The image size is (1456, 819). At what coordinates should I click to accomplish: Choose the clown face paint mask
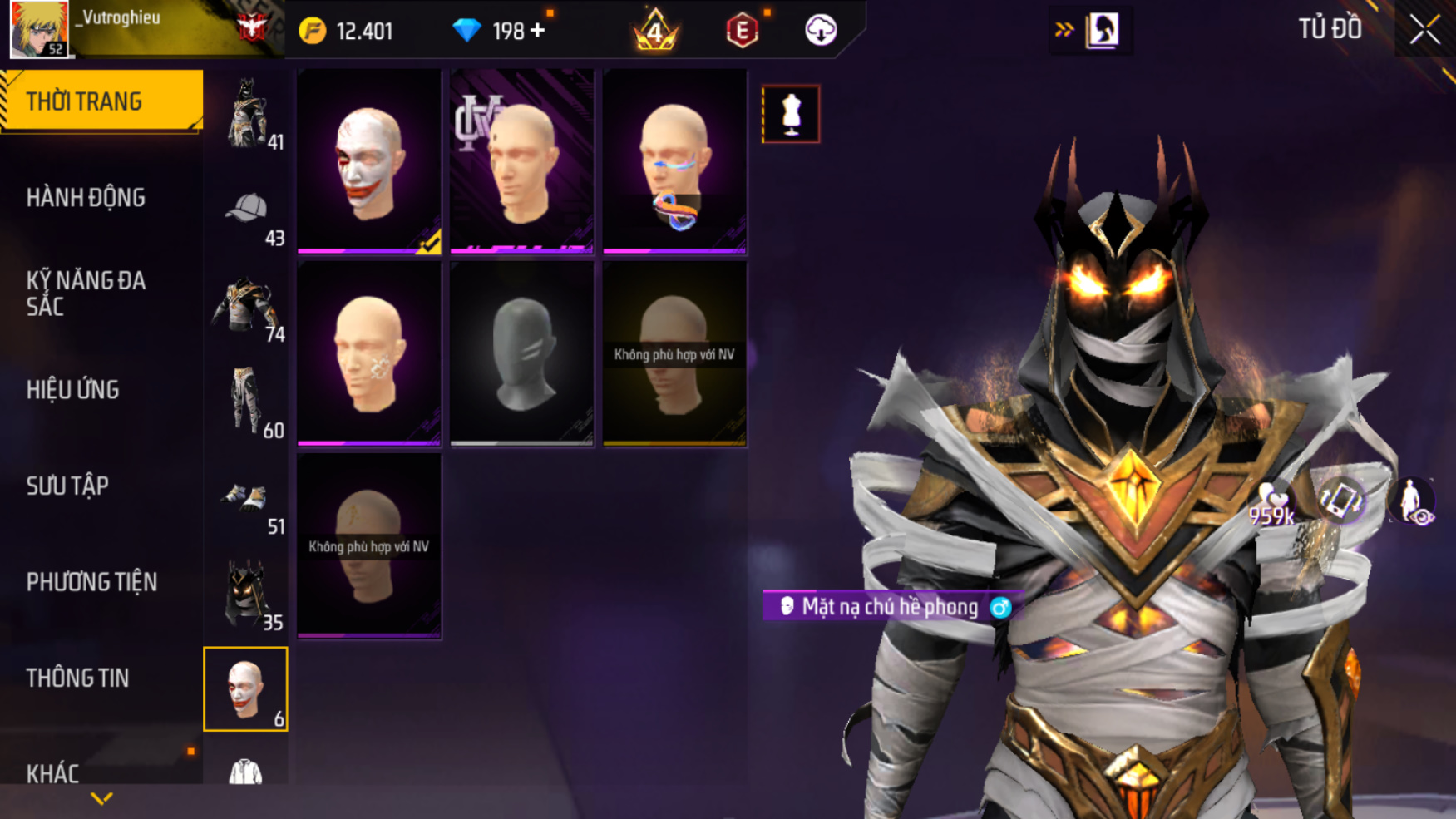pos(369,161)
